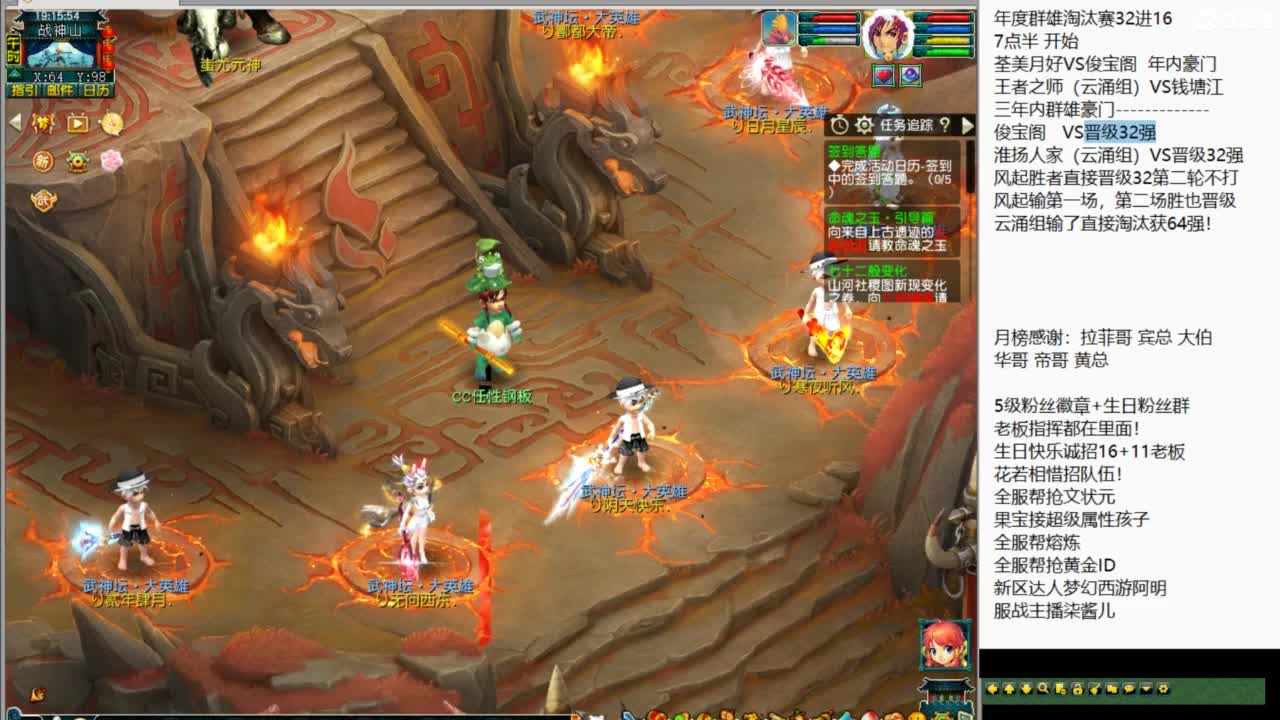
Task: Open the dropdown arrow in the chat toolbar
Action: coord(1145,689)
